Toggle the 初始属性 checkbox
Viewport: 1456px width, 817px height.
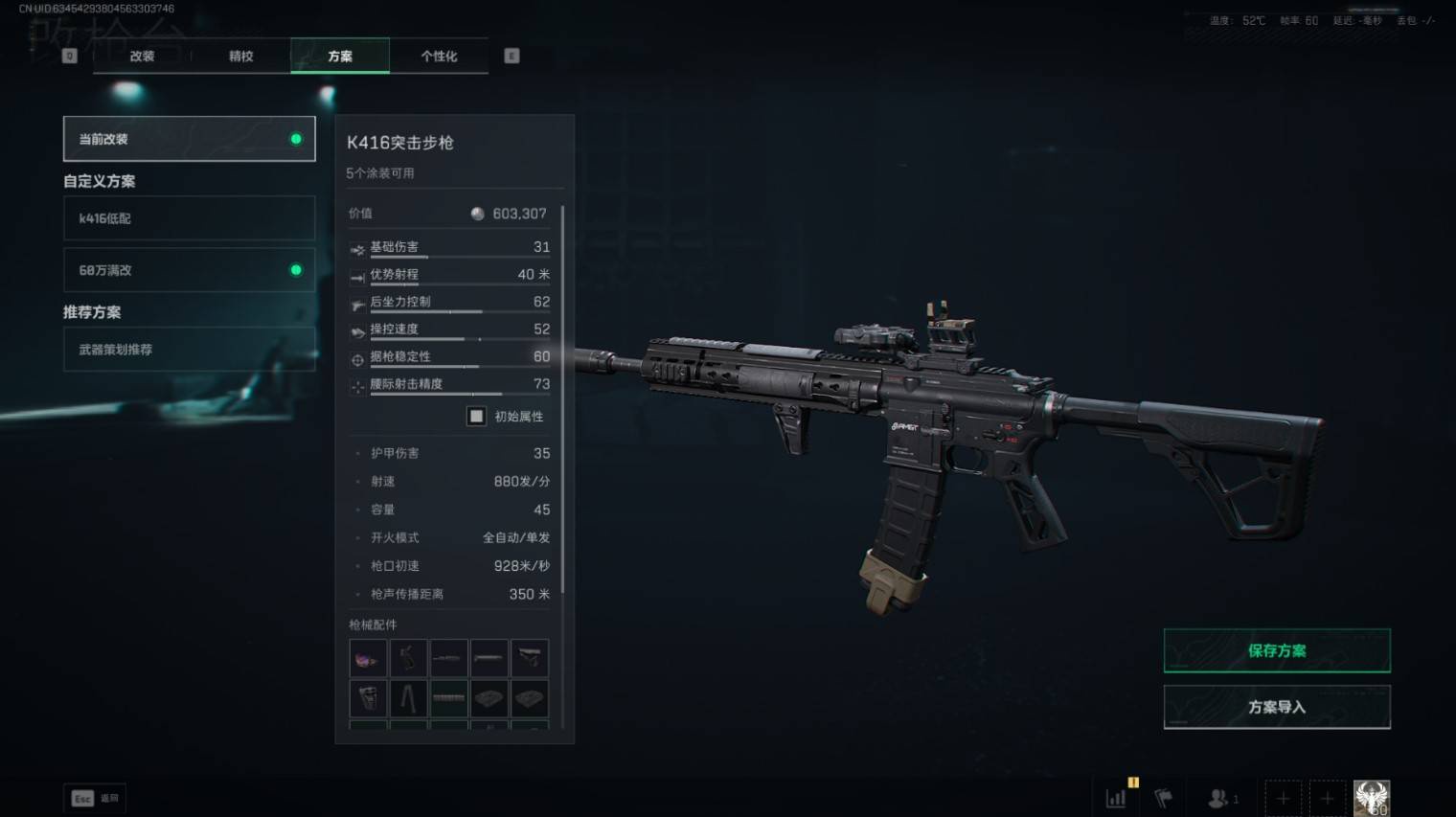[x=476, y=416]
